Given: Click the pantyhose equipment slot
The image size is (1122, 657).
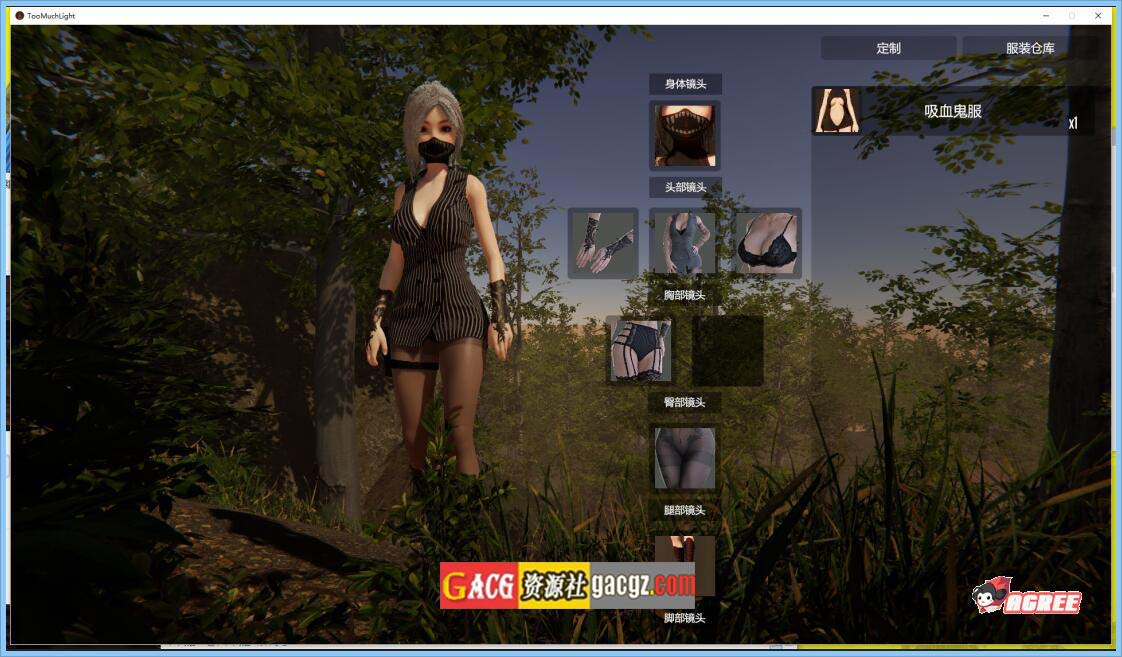Looking at the screenshot, I should tap(685, 458).
